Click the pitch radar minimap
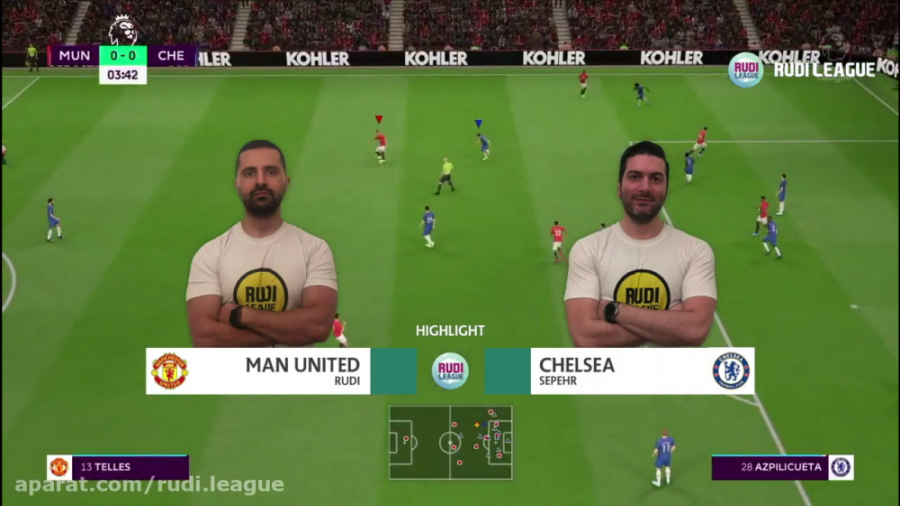Screen dimensions: 900x506 [x=450, y=442]
